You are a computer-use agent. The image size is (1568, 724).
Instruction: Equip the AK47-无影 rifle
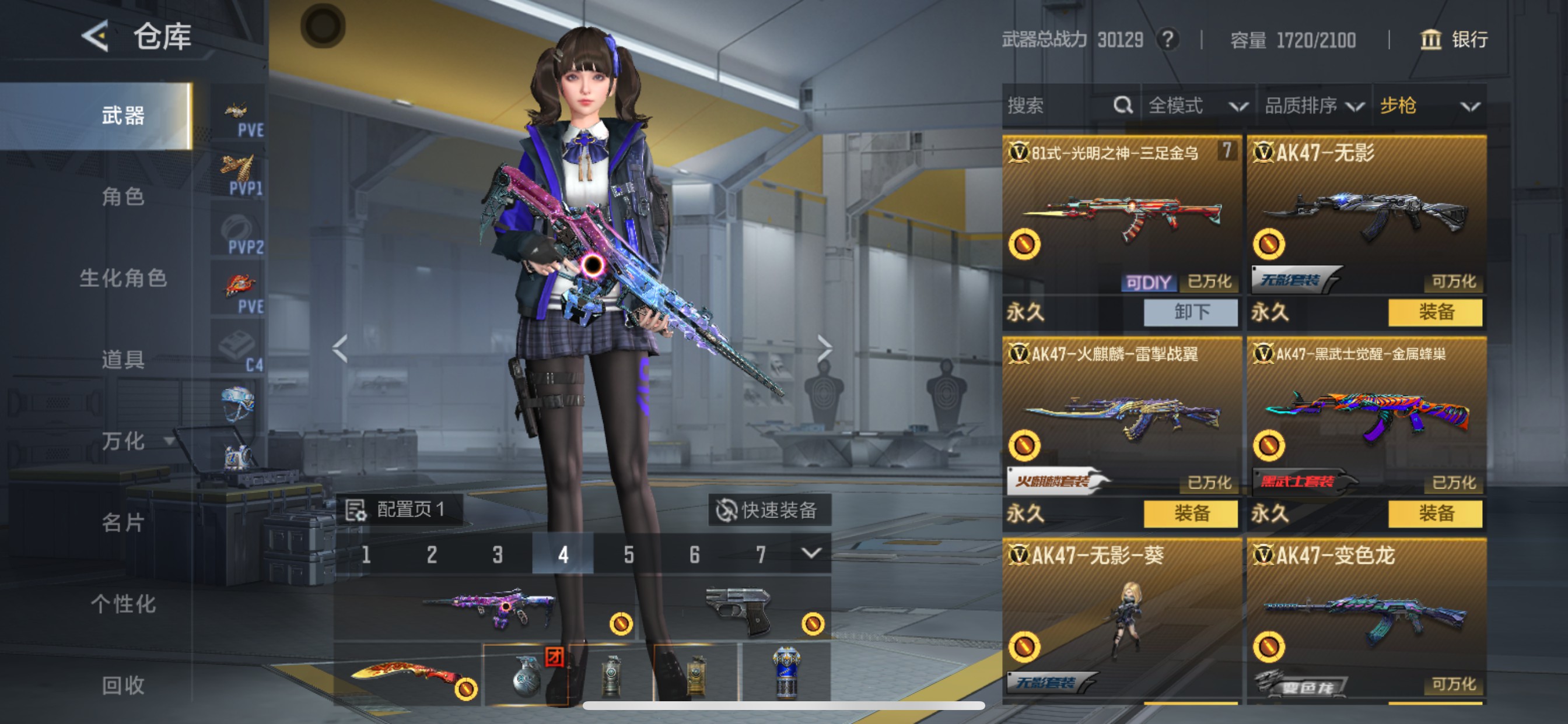pos(1436,312)
